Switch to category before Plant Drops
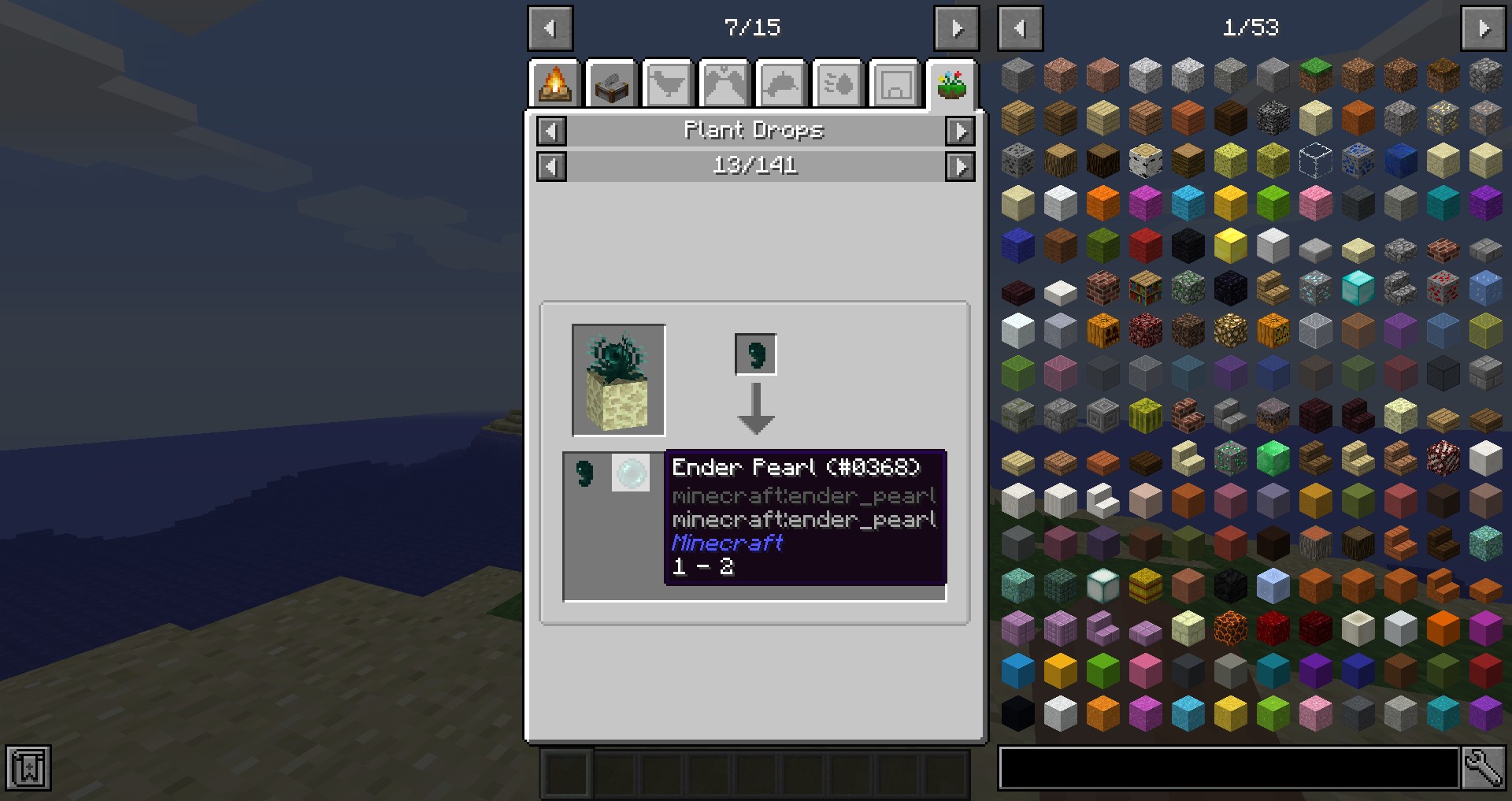This screenshot has width=1512, height=801. pyautogui.click(x=551, y=131)
